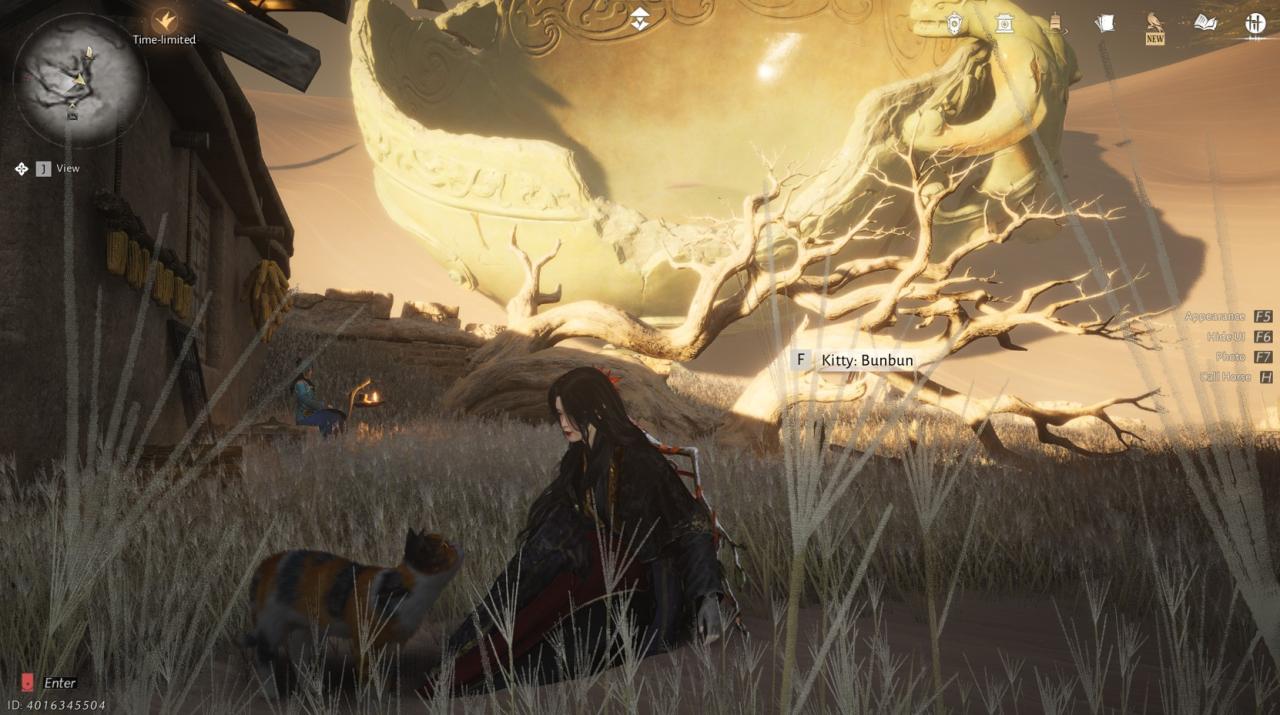
Task: Open the stacked cards icon
Action: [x=1104, y=23]
